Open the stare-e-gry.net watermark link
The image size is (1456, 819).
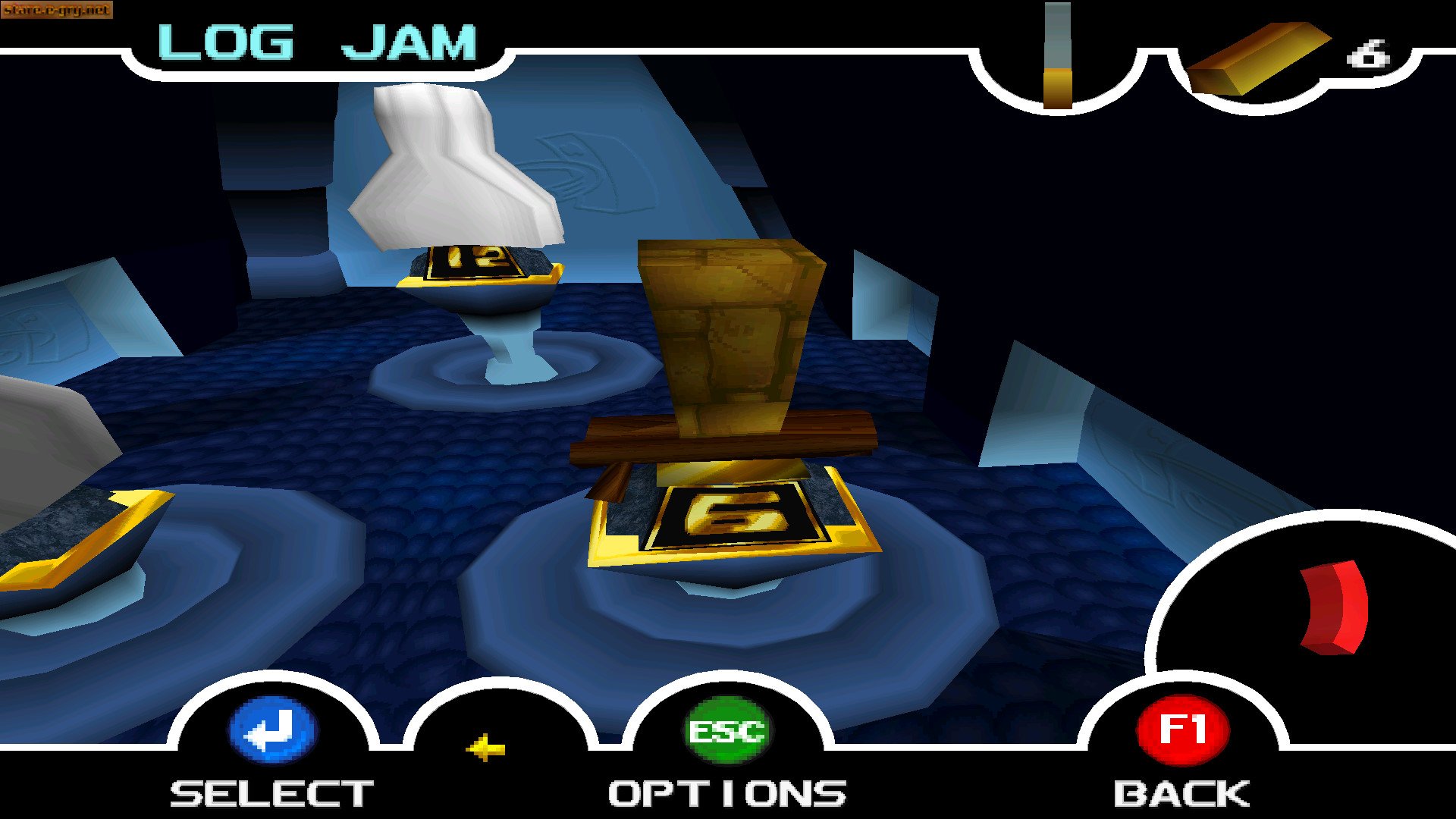tap(57, 11)
